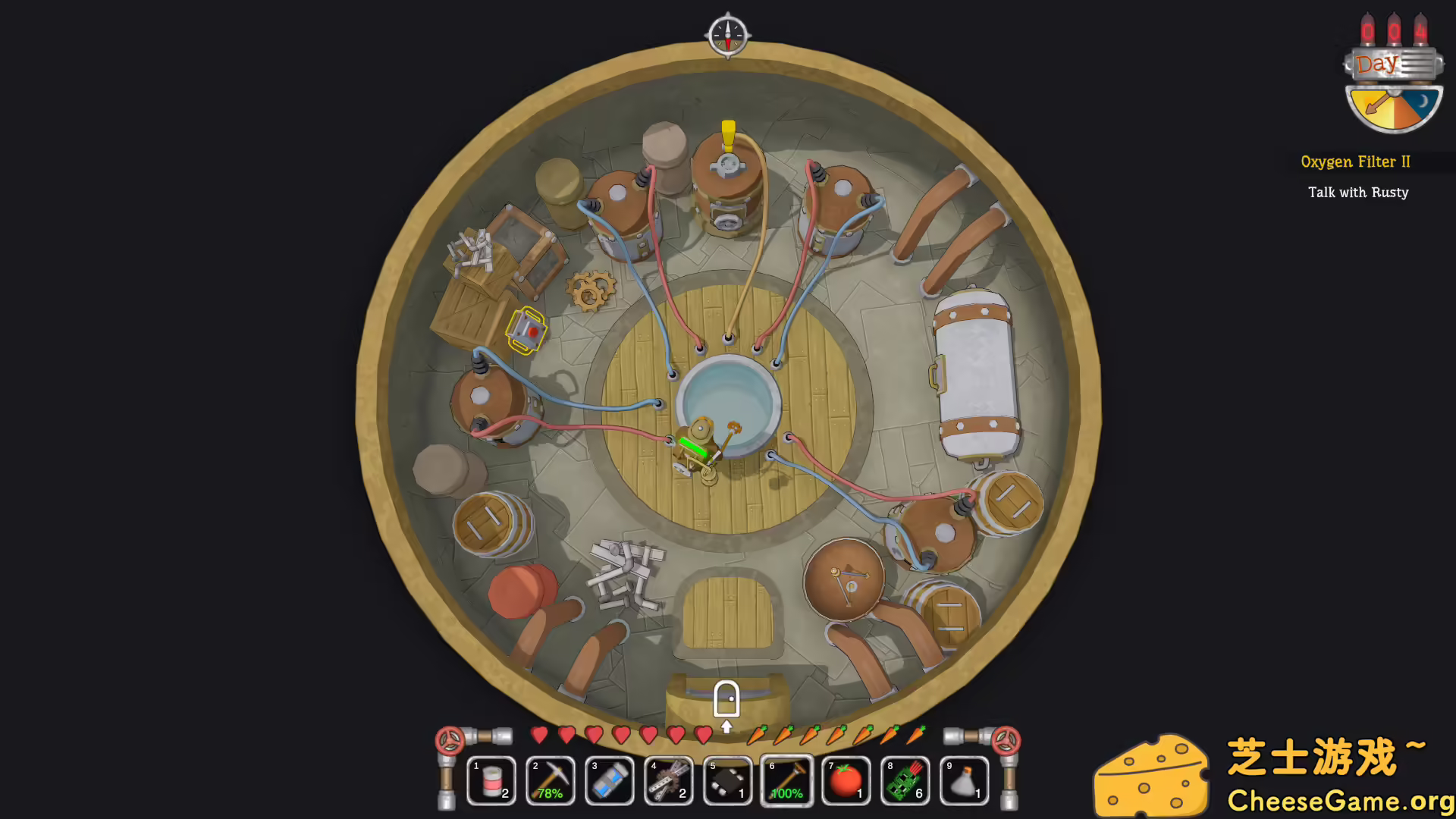Pick the metal scrap beams in slot 4

669,780
